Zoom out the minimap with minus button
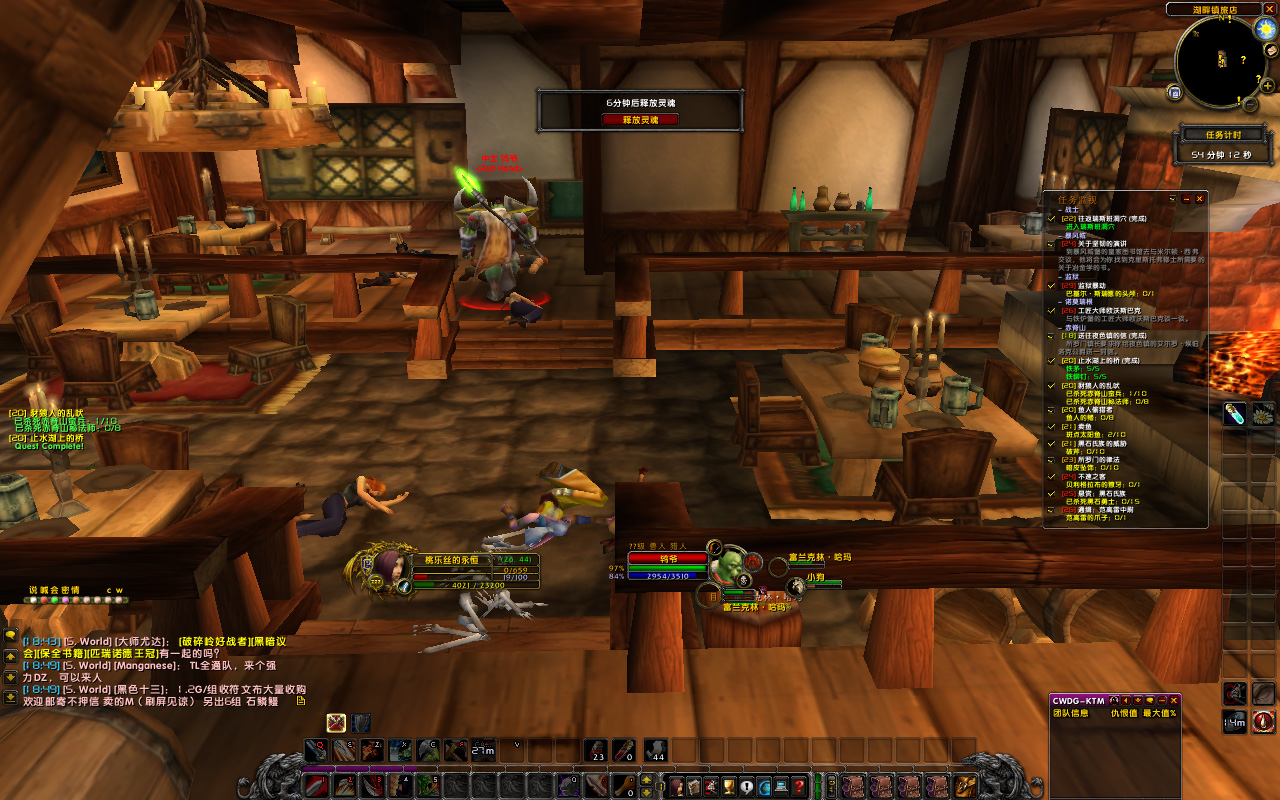Screen dimensions: 1280x800 click(x=1251, y=102)
